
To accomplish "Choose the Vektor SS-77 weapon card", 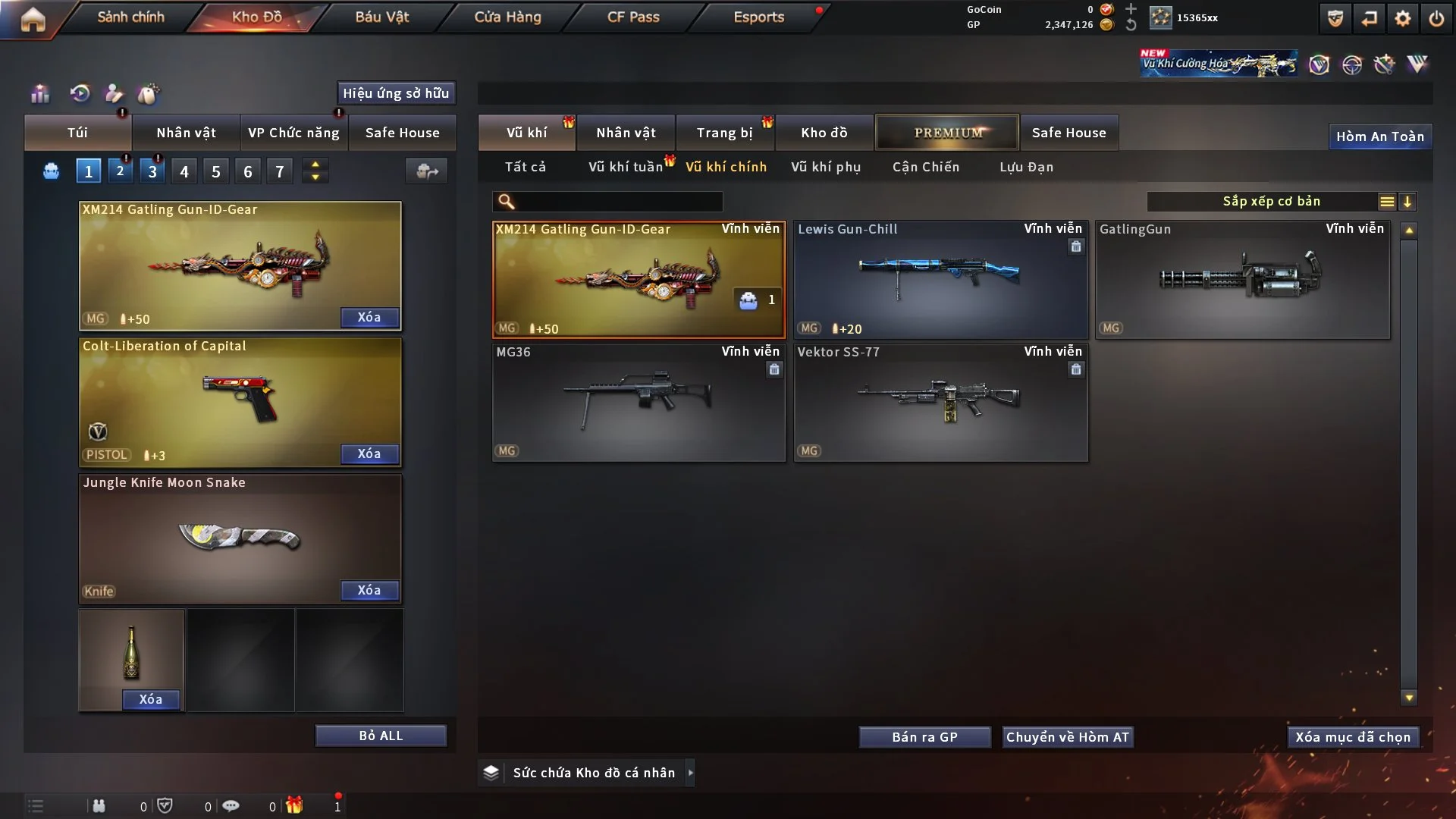I will [940, 403].
